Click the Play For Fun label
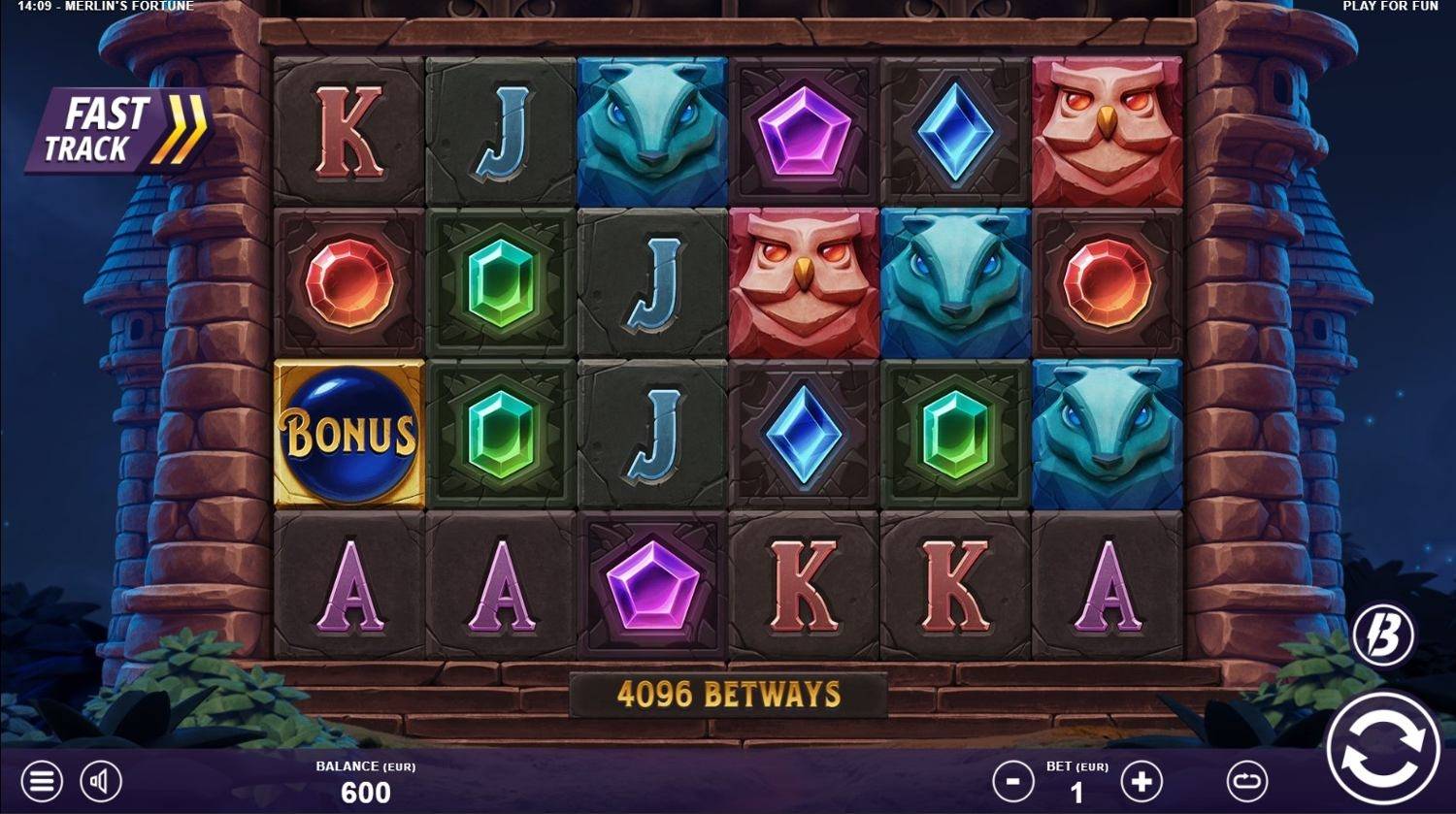This screenshot has height=814, width=1456. [x=1388, y=8]
